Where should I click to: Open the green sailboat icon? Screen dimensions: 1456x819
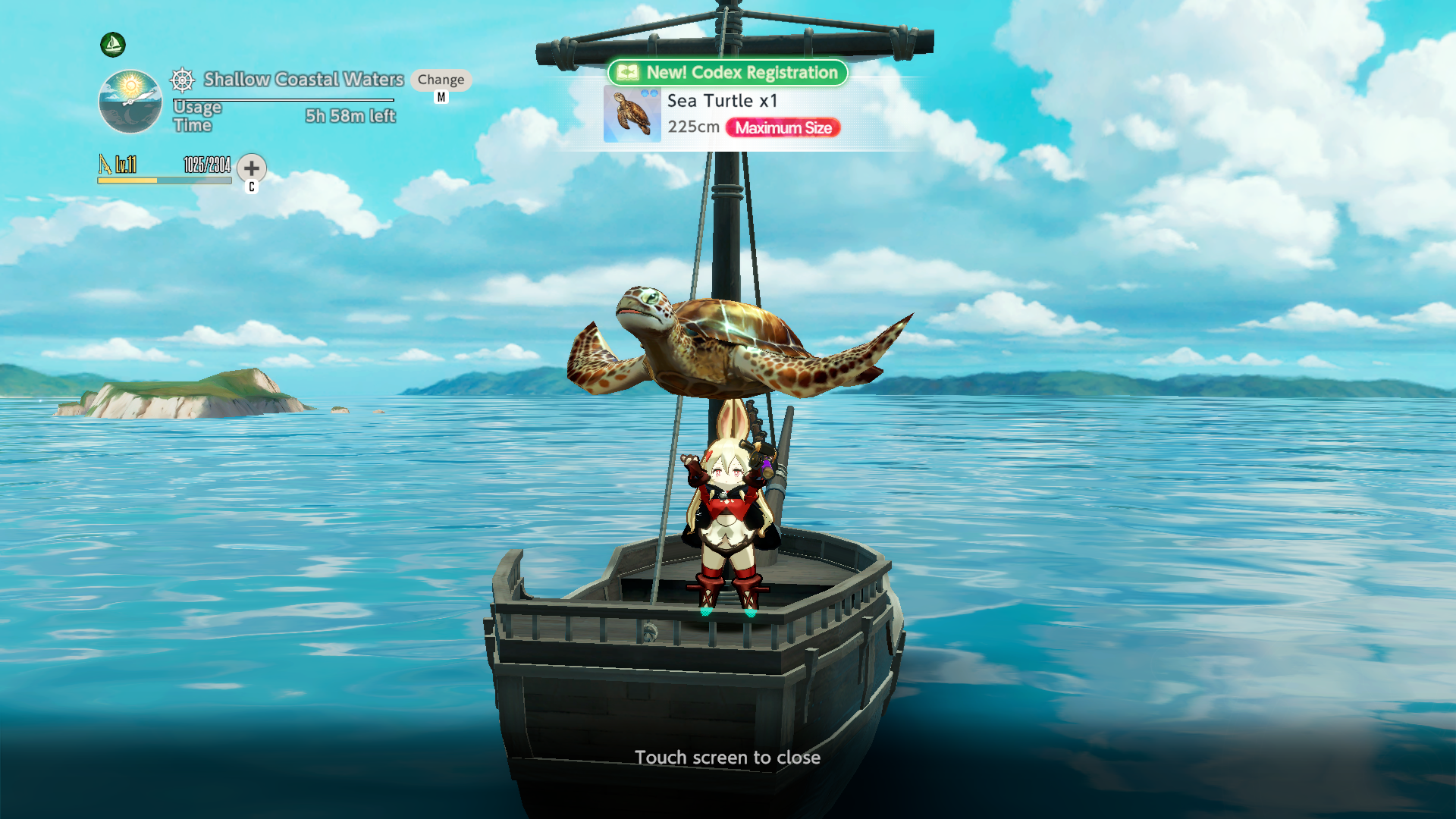tap(113, 45)
